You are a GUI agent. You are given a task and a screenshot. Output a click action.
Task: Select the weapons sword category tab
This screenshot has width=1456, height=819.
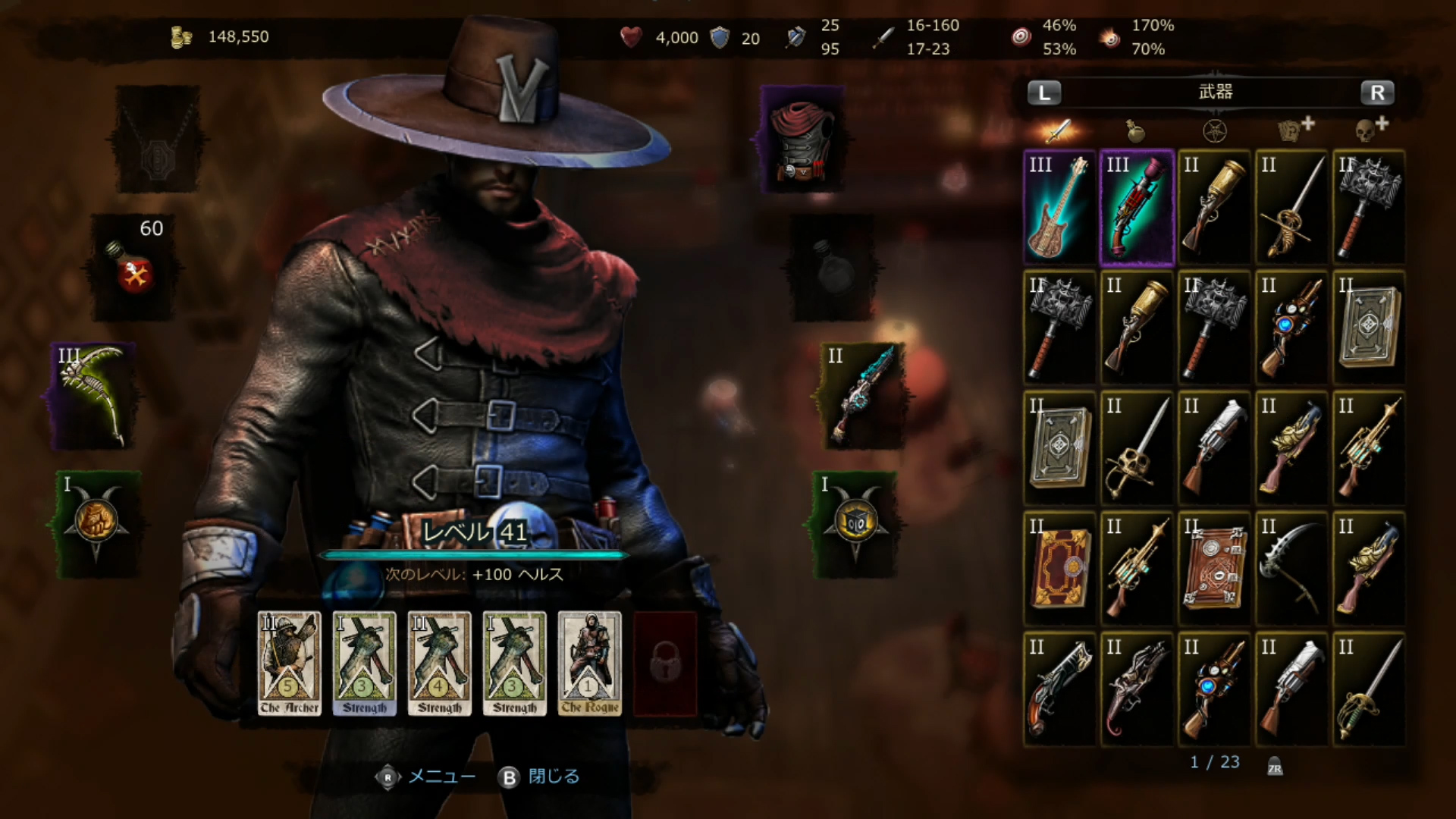[x=1059, y=131]
